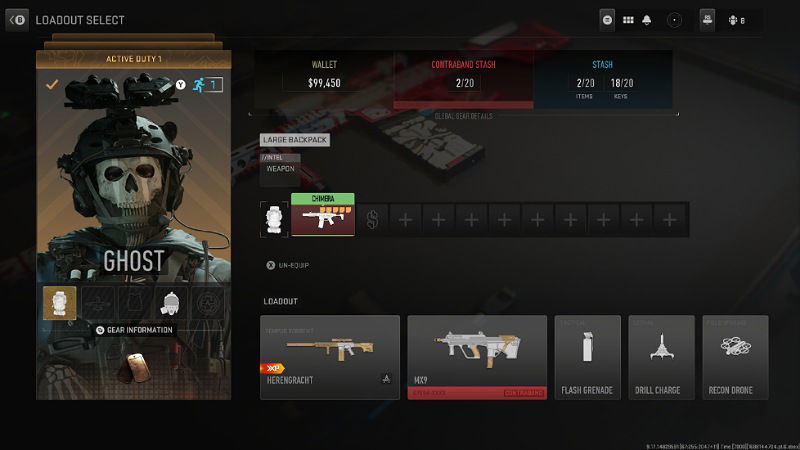Image resolution: width=800 pixels, height=450 pixels.
Task: Open the notifications bell
Action: click(649, 19)
